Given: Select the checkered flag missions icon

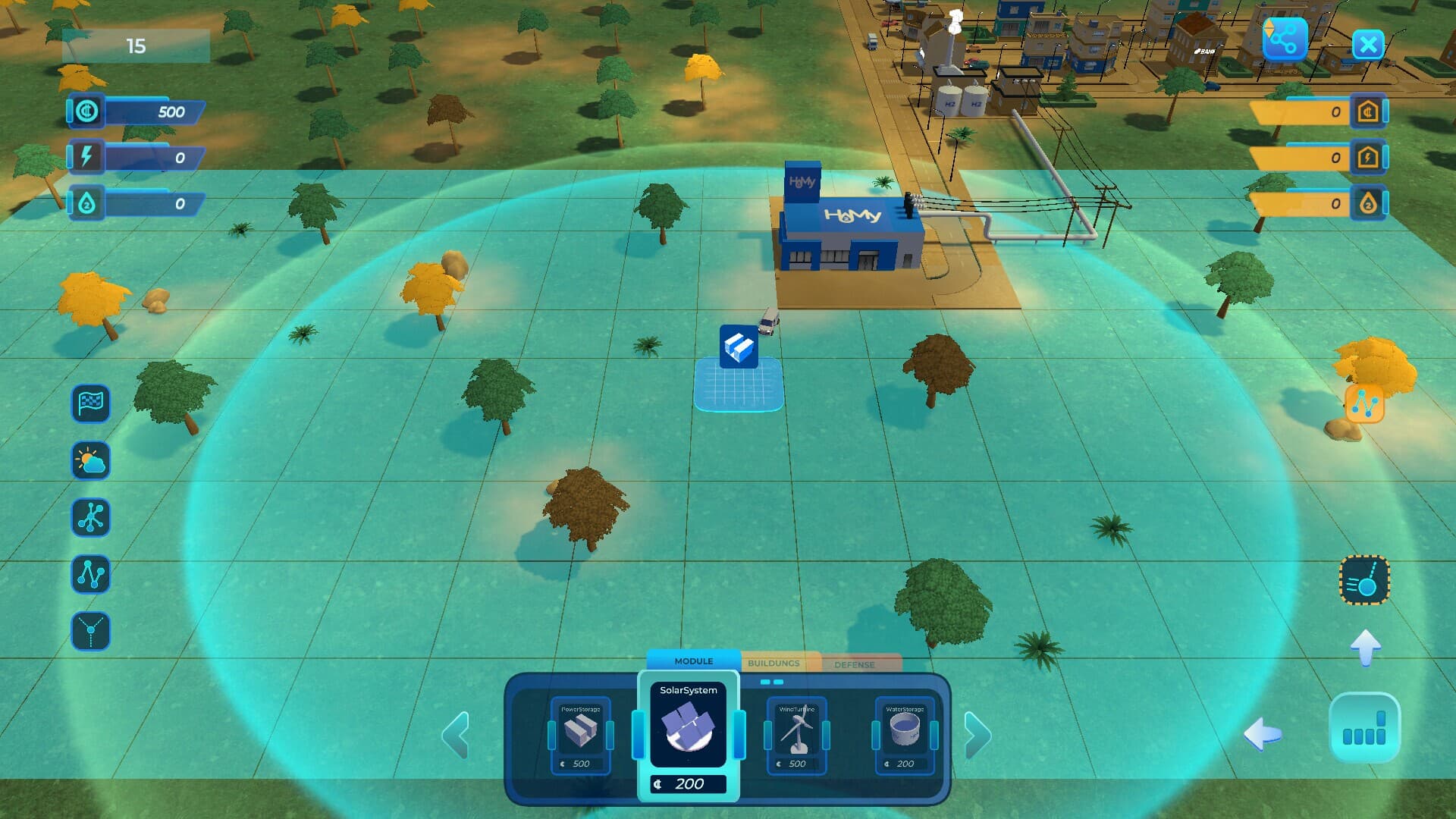Looking at the screenshot, I should coord(91,403).
